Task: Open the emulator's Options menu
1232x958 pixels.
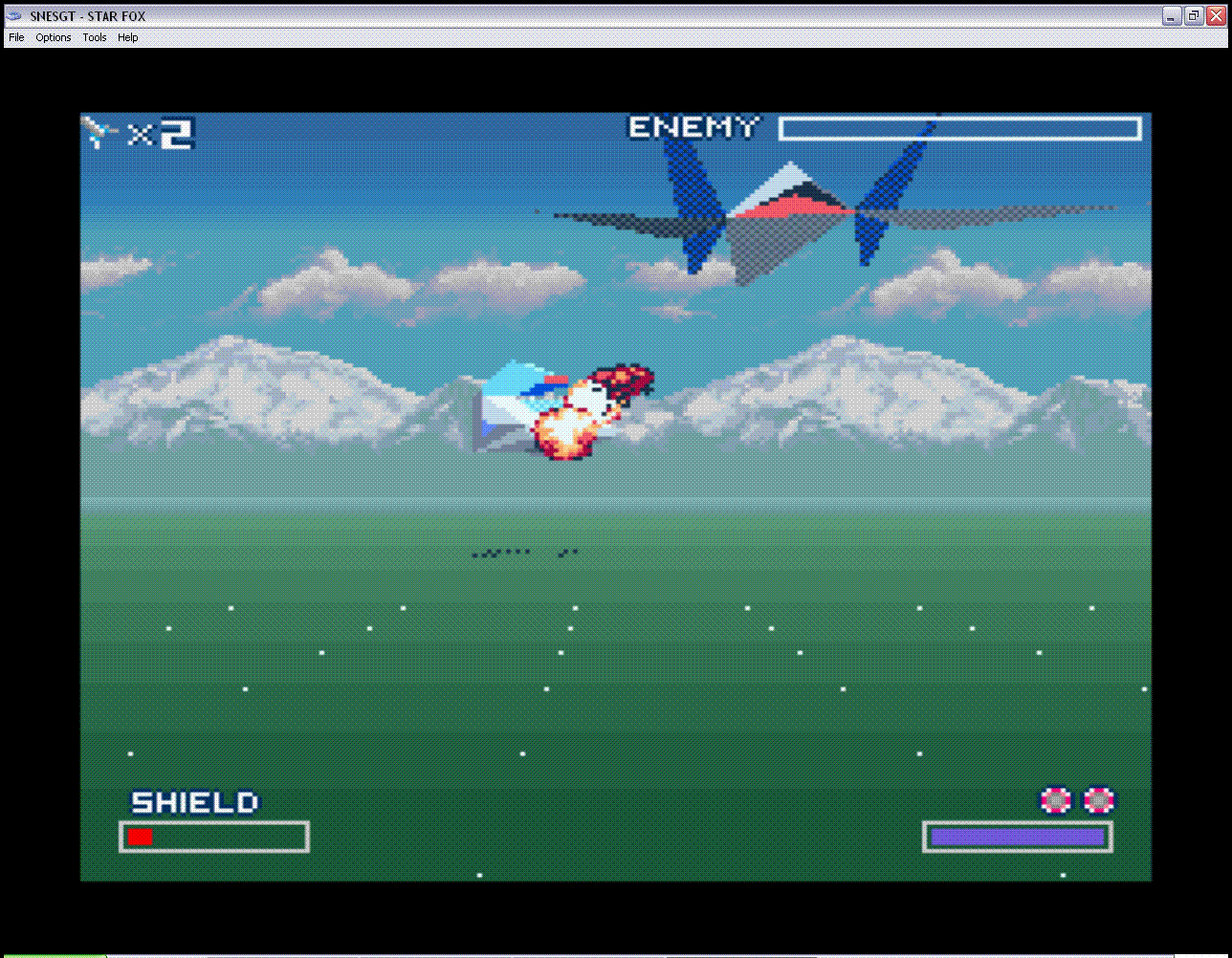Action: pyautogui.click(x=54, y=38)
